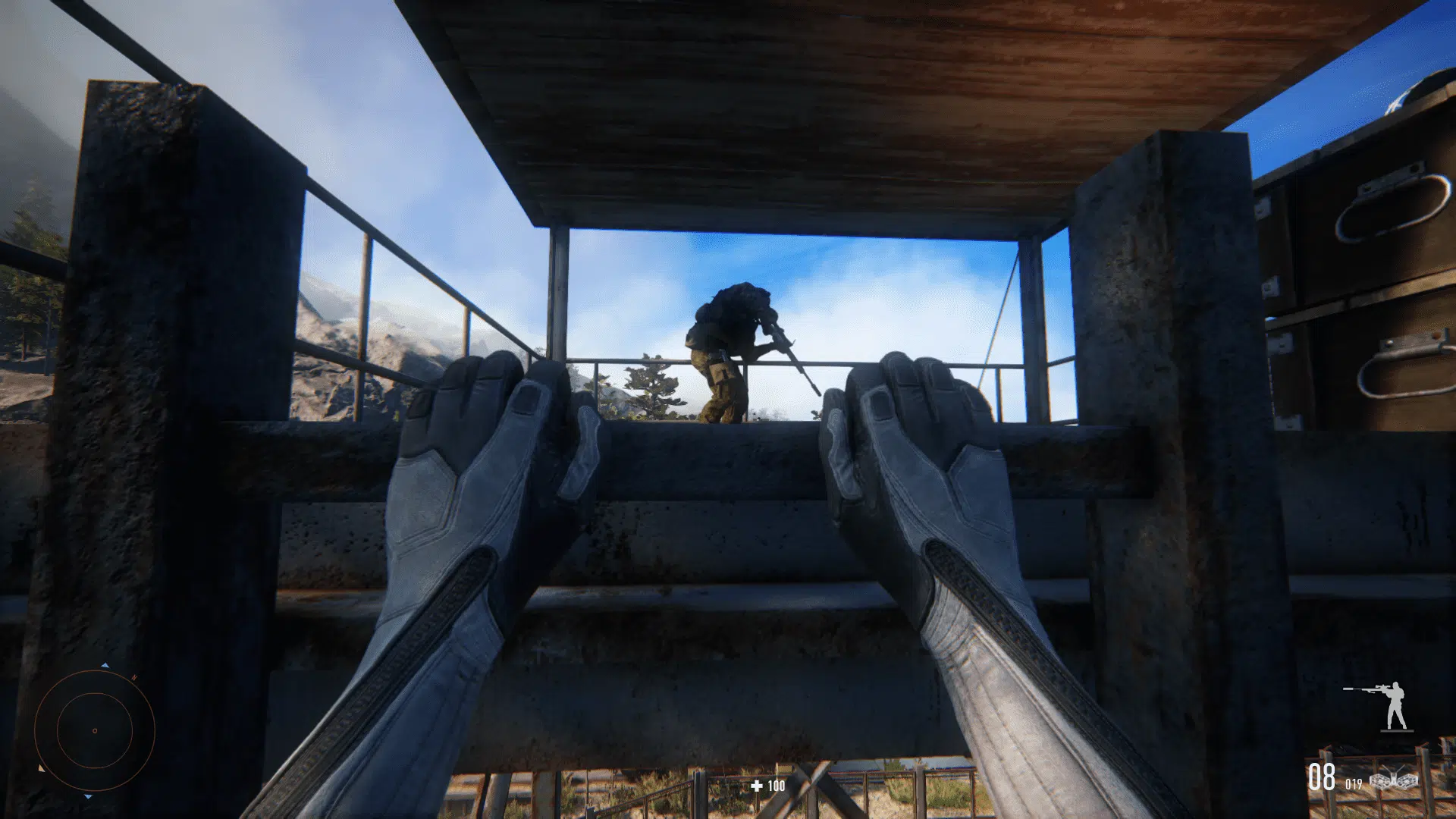Screen dimensions: 1456x819
Task: Click the blue marker below the minimap ring
Action: point(88,796)
